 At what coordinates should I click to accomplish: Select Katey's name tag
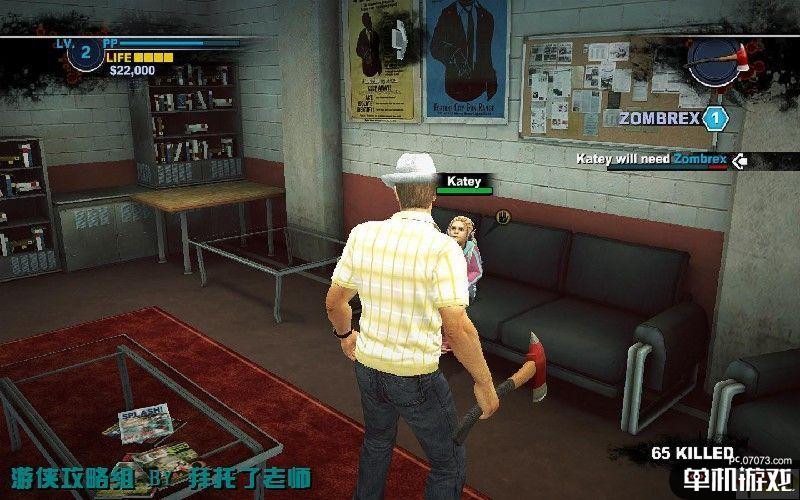[x=464, y=182]
